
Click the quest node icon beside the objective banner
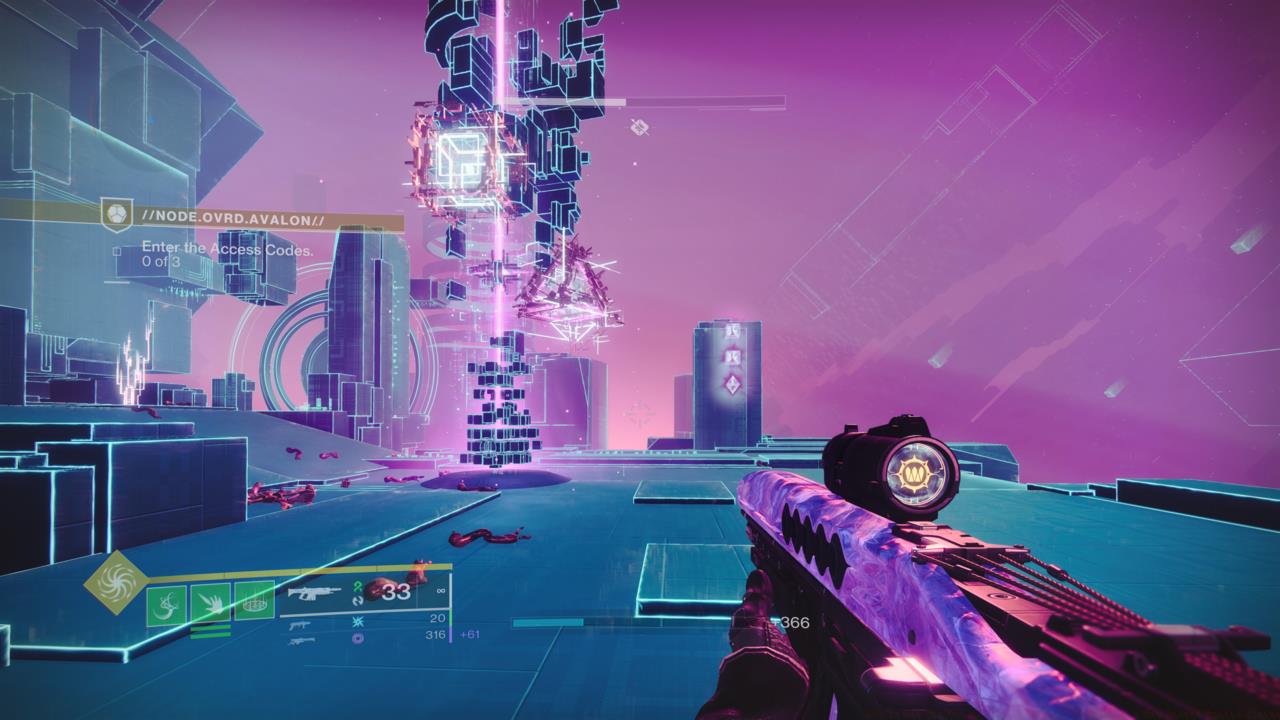coord(117,216)
